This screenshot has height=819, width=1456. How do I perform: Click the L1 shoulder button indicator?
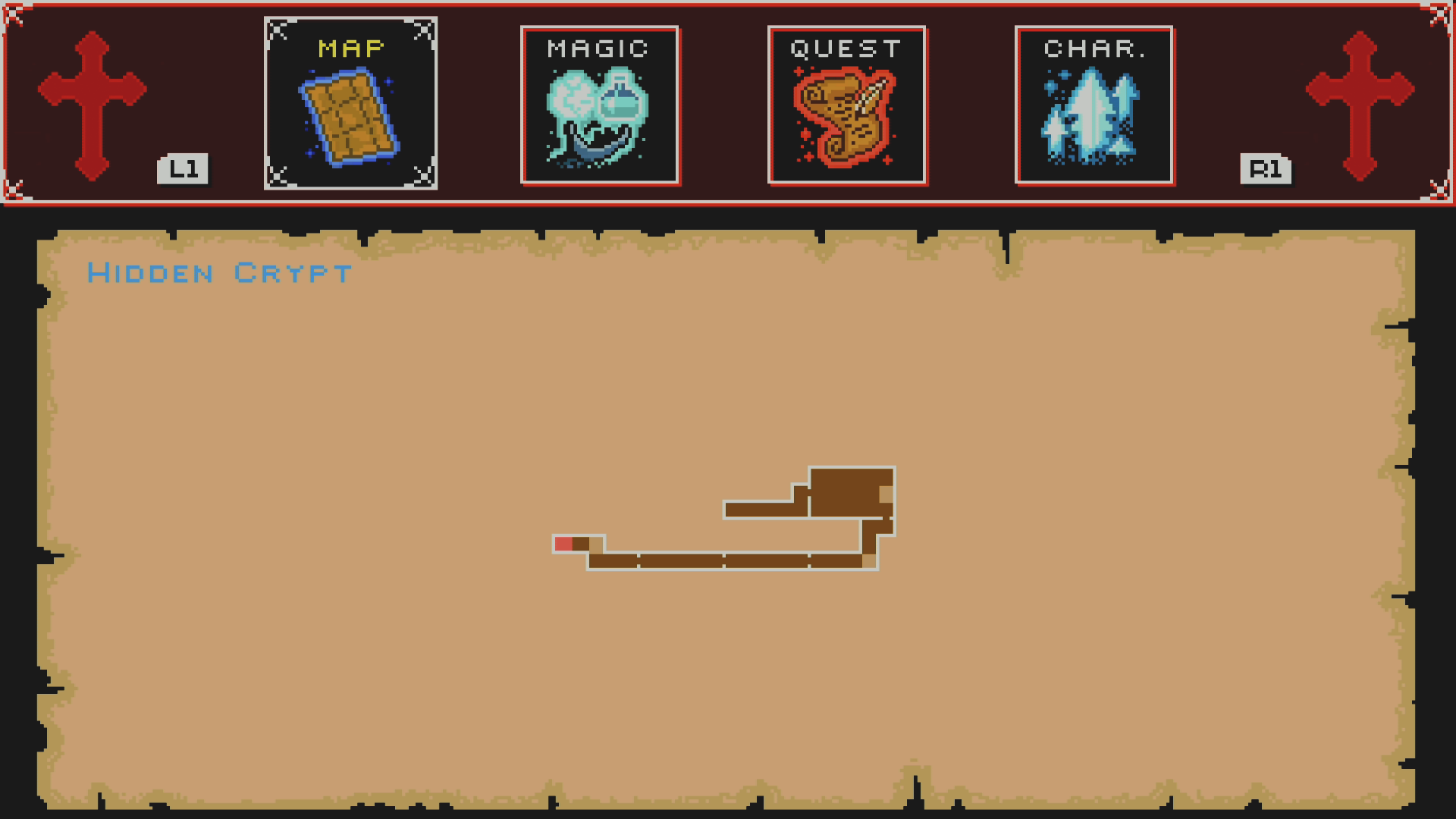182,169
